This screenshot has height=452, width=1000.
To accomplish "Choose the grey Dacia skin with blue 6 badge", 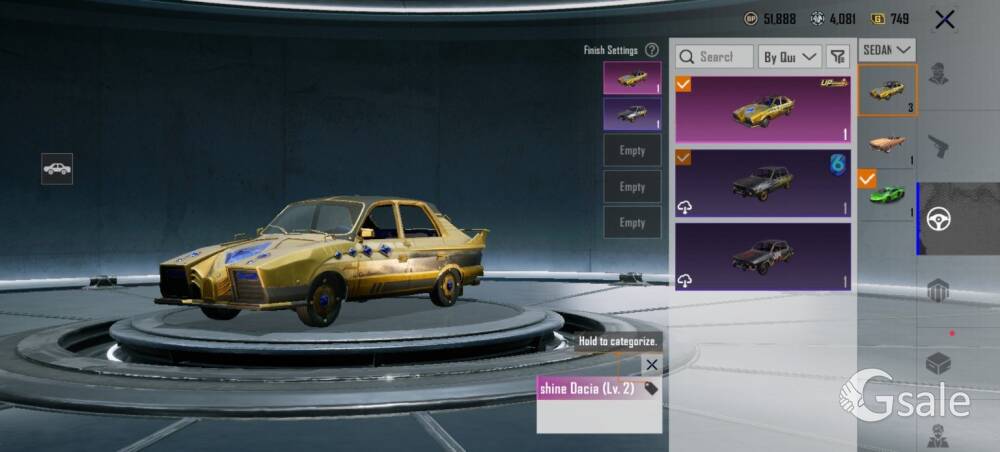I will pyautogui.click(x=763, y=183).
